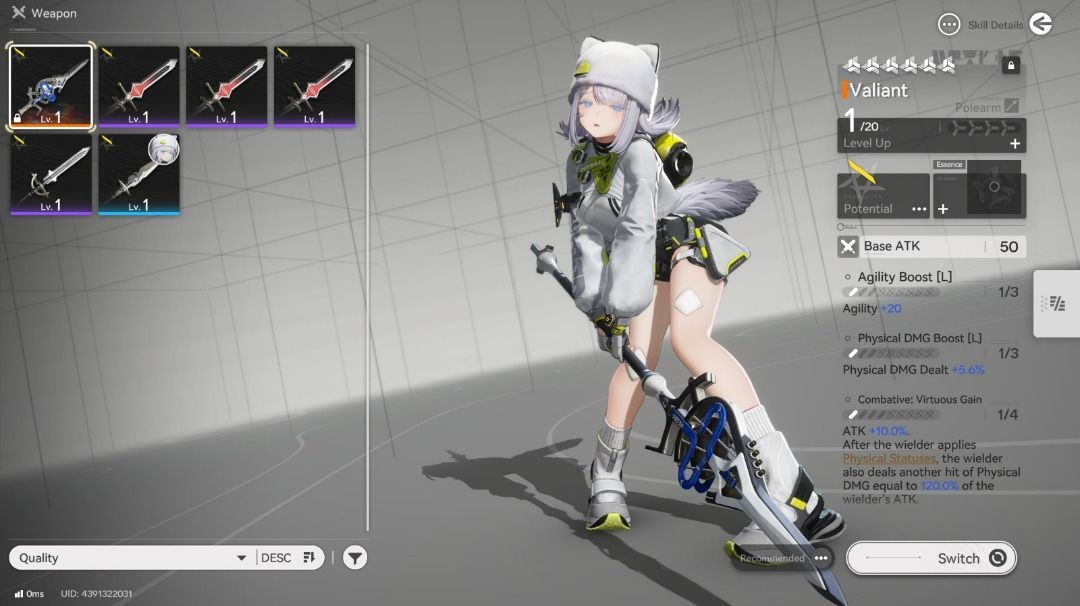Go back with the arrow button
This screenshot has width=1080, height=606.
(x=1041, y=24)
